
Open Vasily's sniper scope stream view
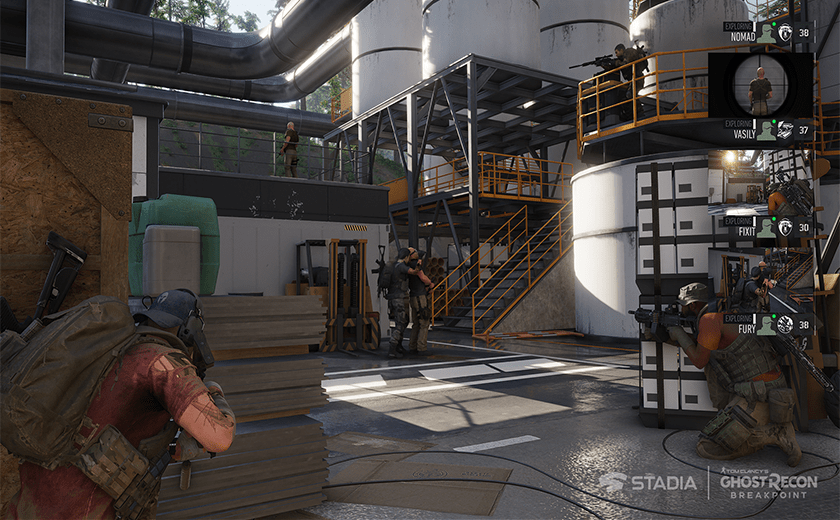[x=760, y=85]
